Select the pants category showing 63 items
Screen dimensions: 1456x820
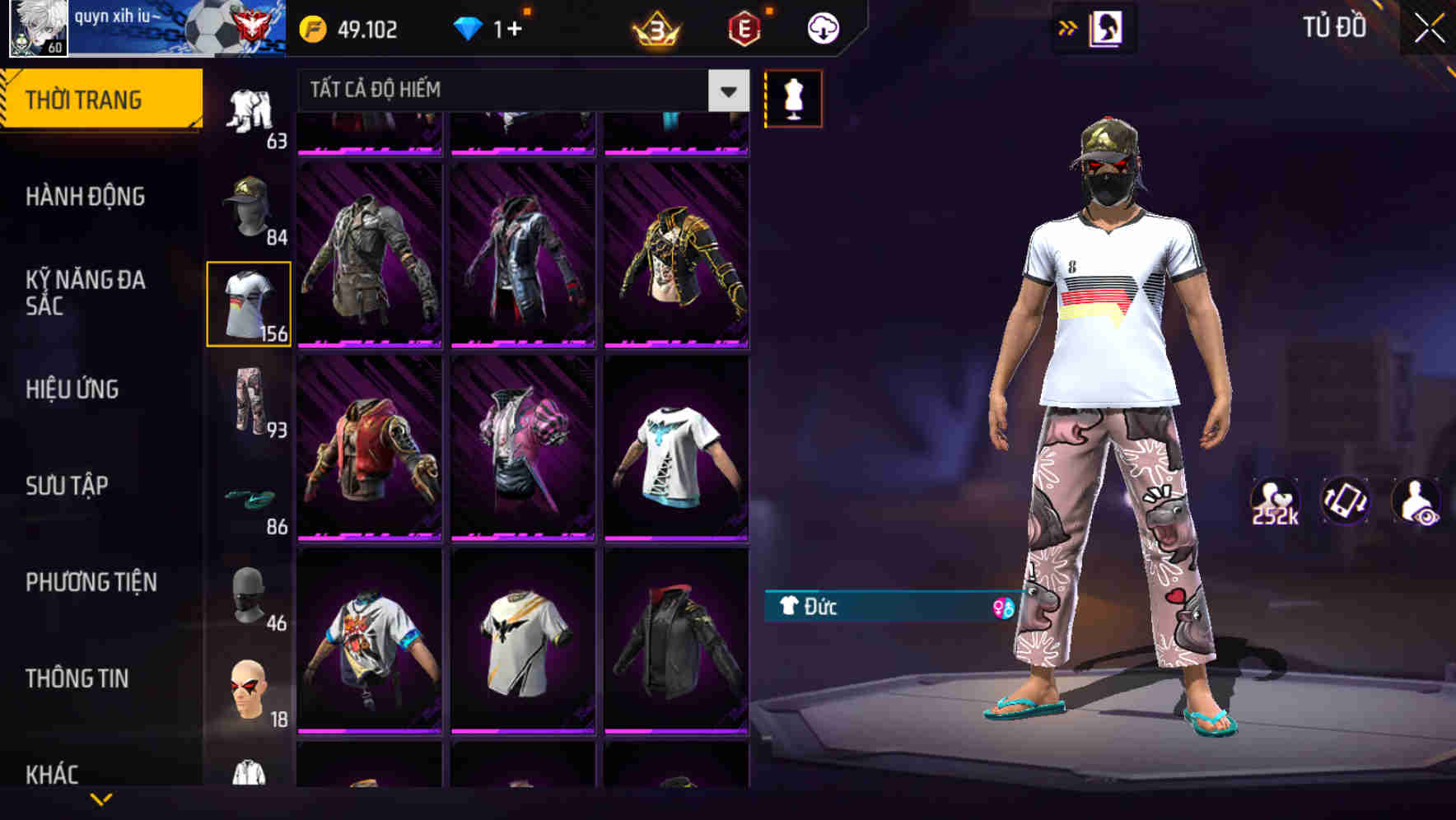point(250,111)
